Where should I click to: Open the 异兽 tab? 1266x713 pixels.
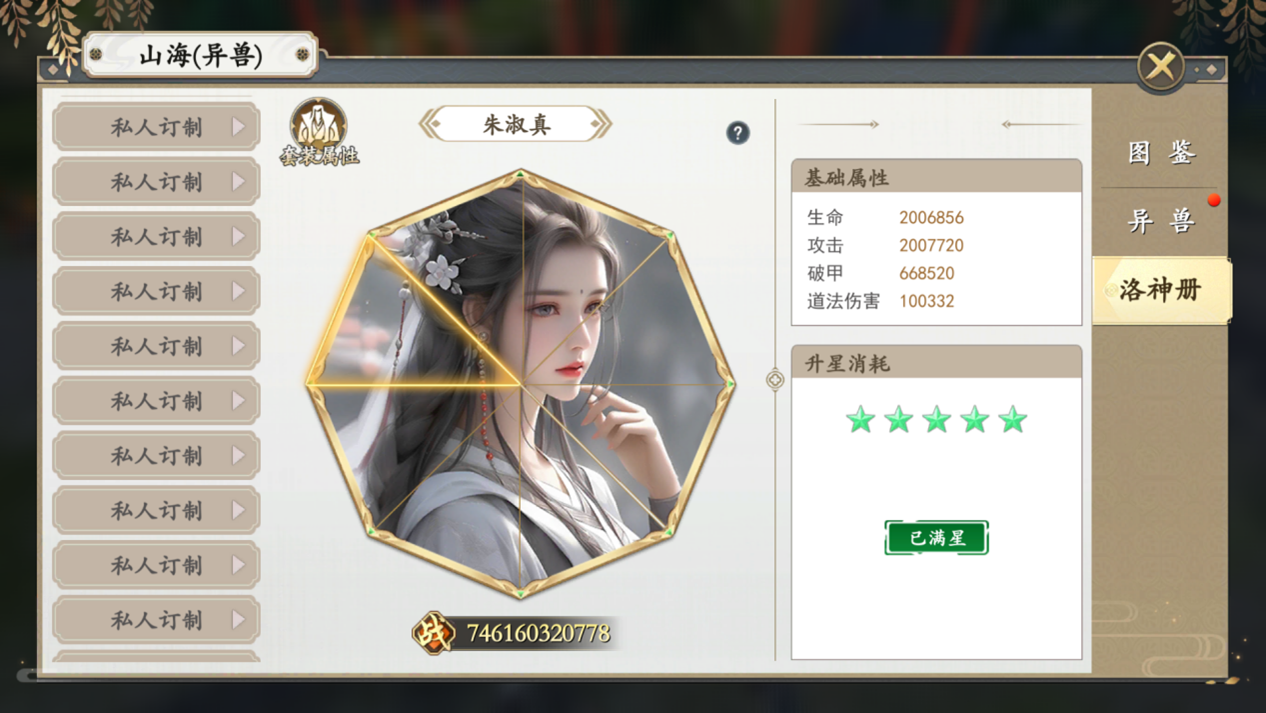[x=1161, y=221]
